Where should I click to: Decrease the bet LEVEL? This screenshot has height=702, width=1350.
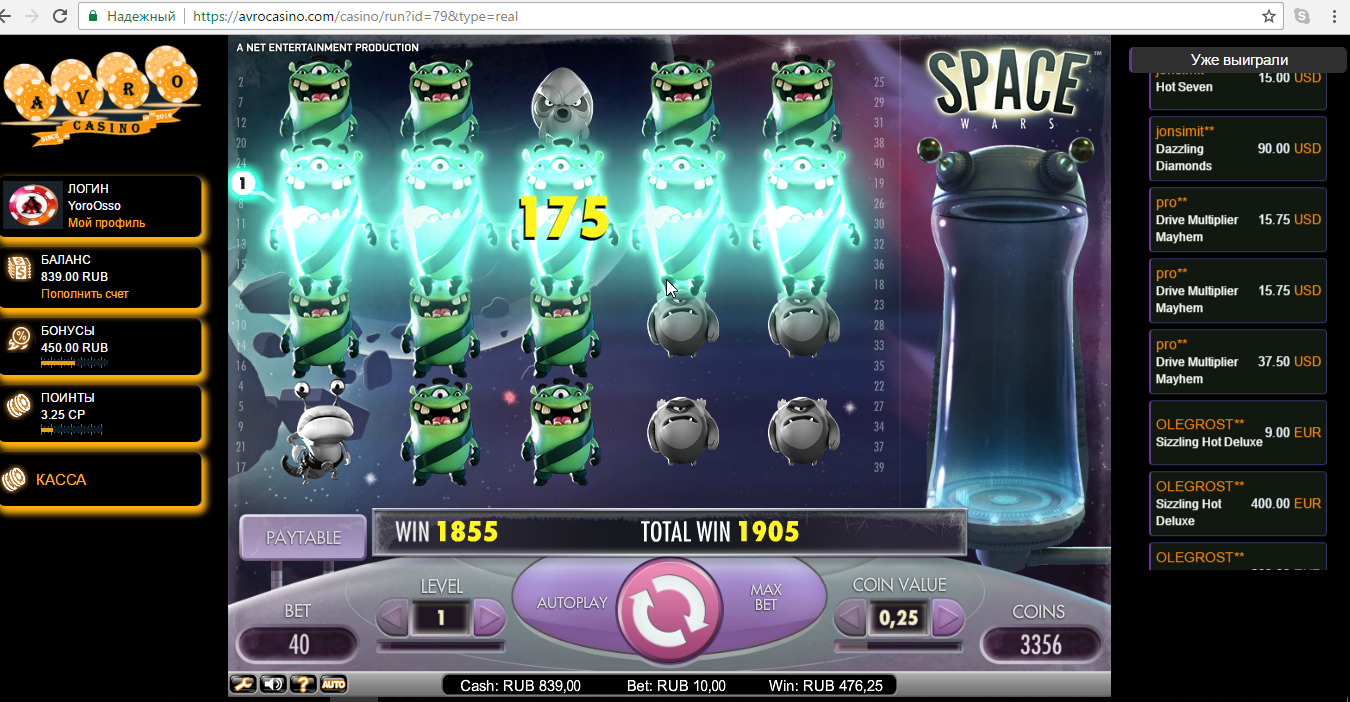[x=393, y=619]
